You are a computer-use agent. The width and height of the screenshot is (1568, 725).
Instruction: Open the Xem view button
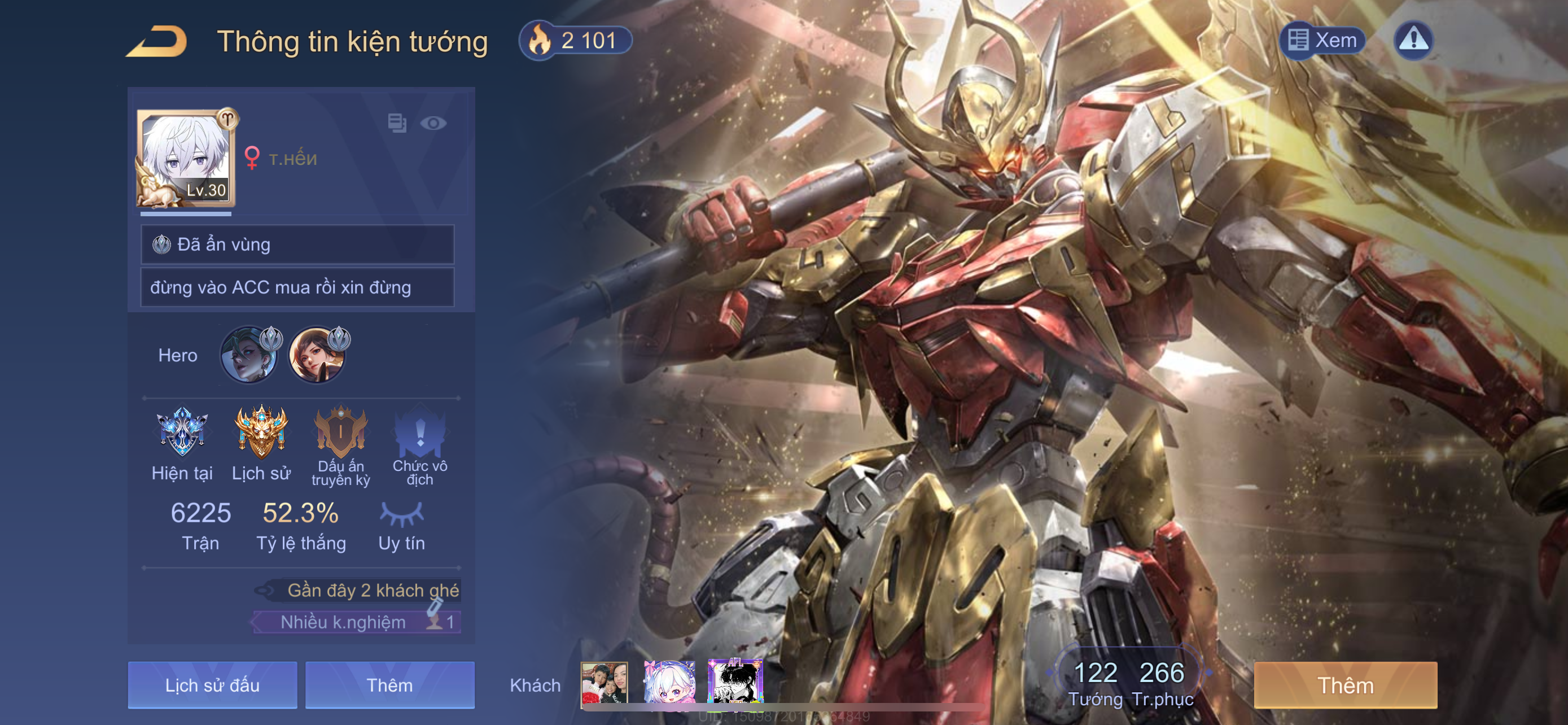(x=1322, y=40)
